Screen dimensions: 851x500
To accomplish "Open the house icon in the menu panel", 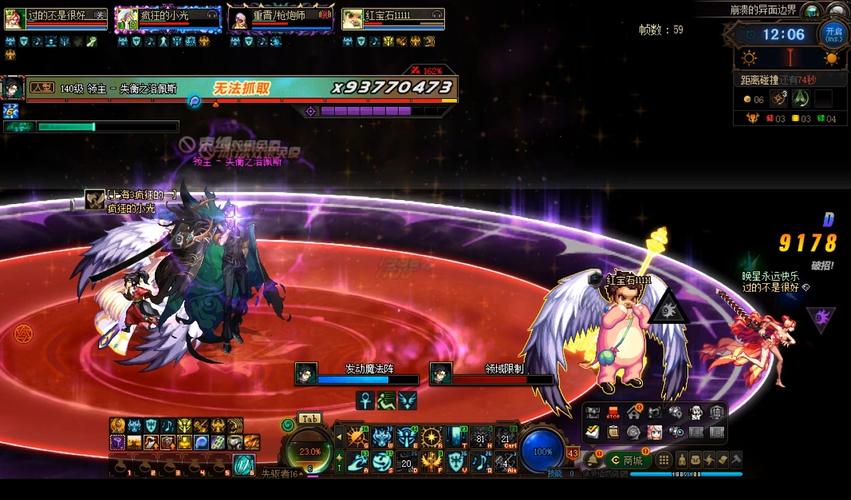I will click(633, 413).
